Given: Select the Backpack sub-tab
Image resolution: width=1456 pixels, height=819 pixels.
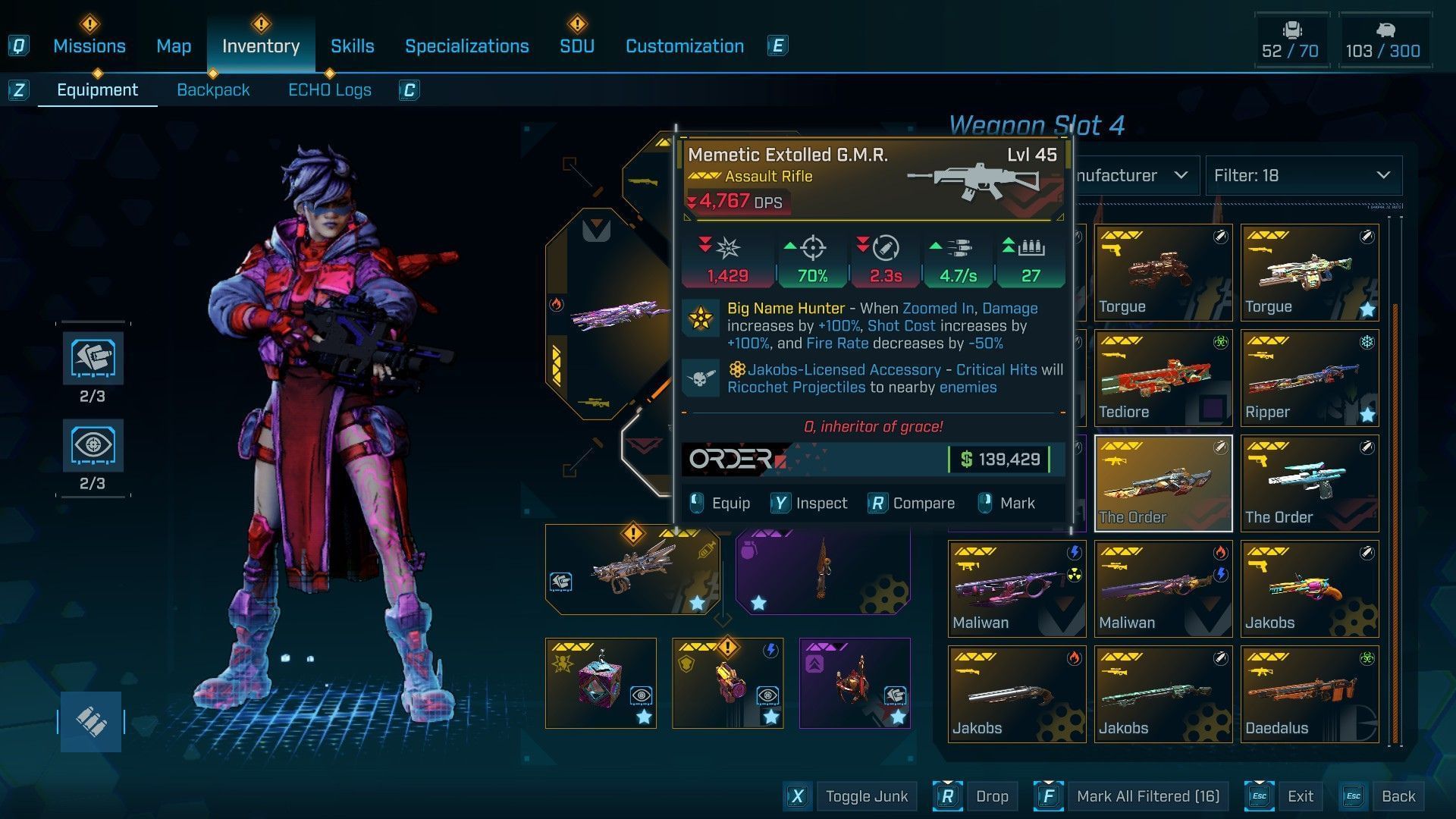Looking at the screenshot, I should tap(213, 90).
